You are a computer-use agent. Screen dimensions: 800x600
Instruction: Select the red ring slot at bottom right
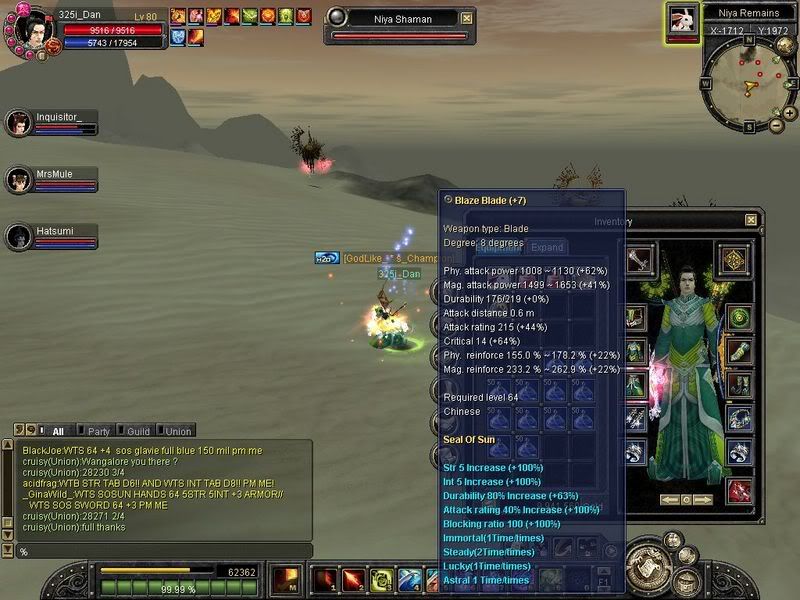pyautogui.click(x=739, y=490)
